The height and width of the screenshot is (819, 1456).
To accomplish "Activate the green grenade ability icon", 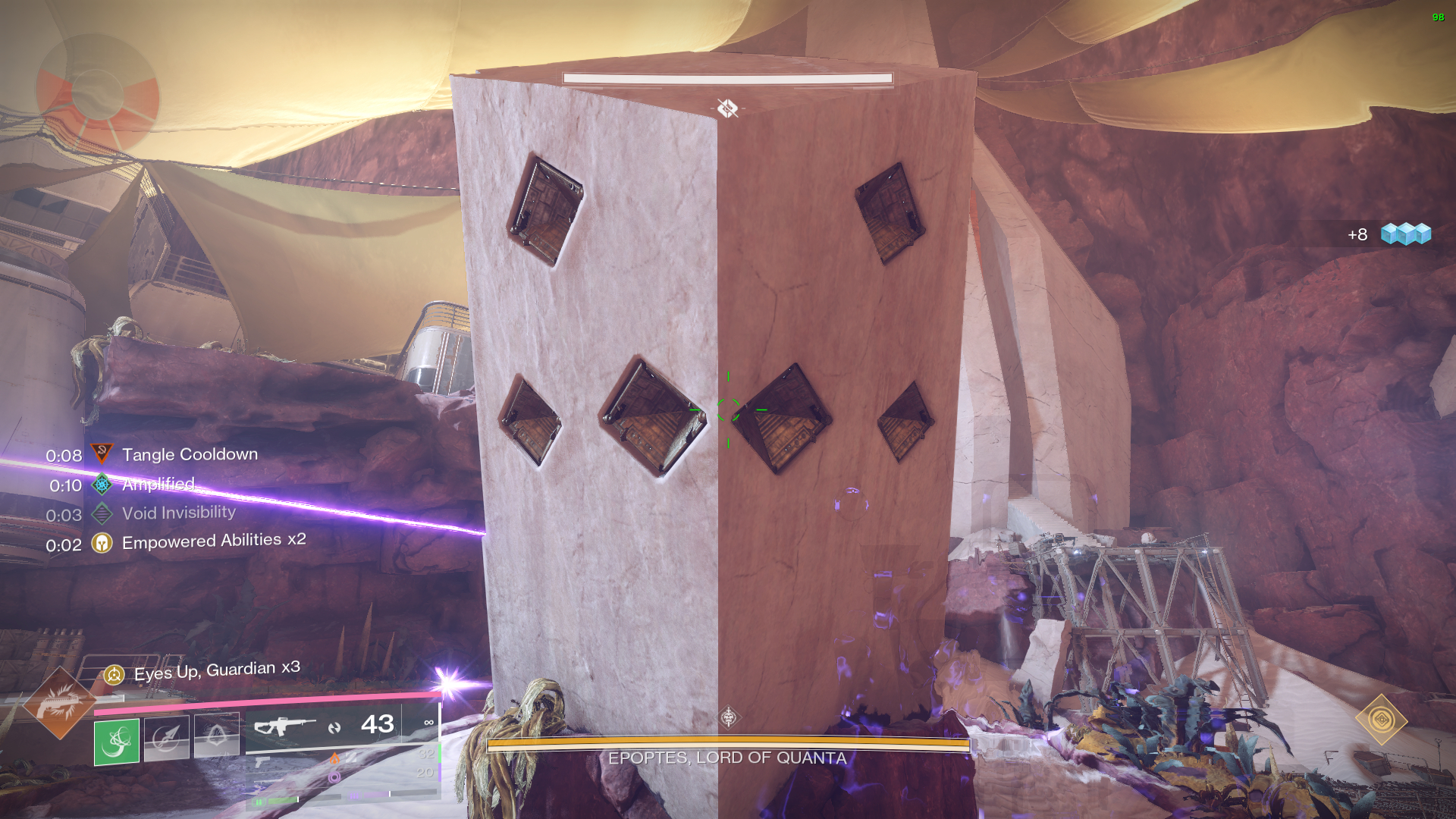I will (x=117, y=741).
